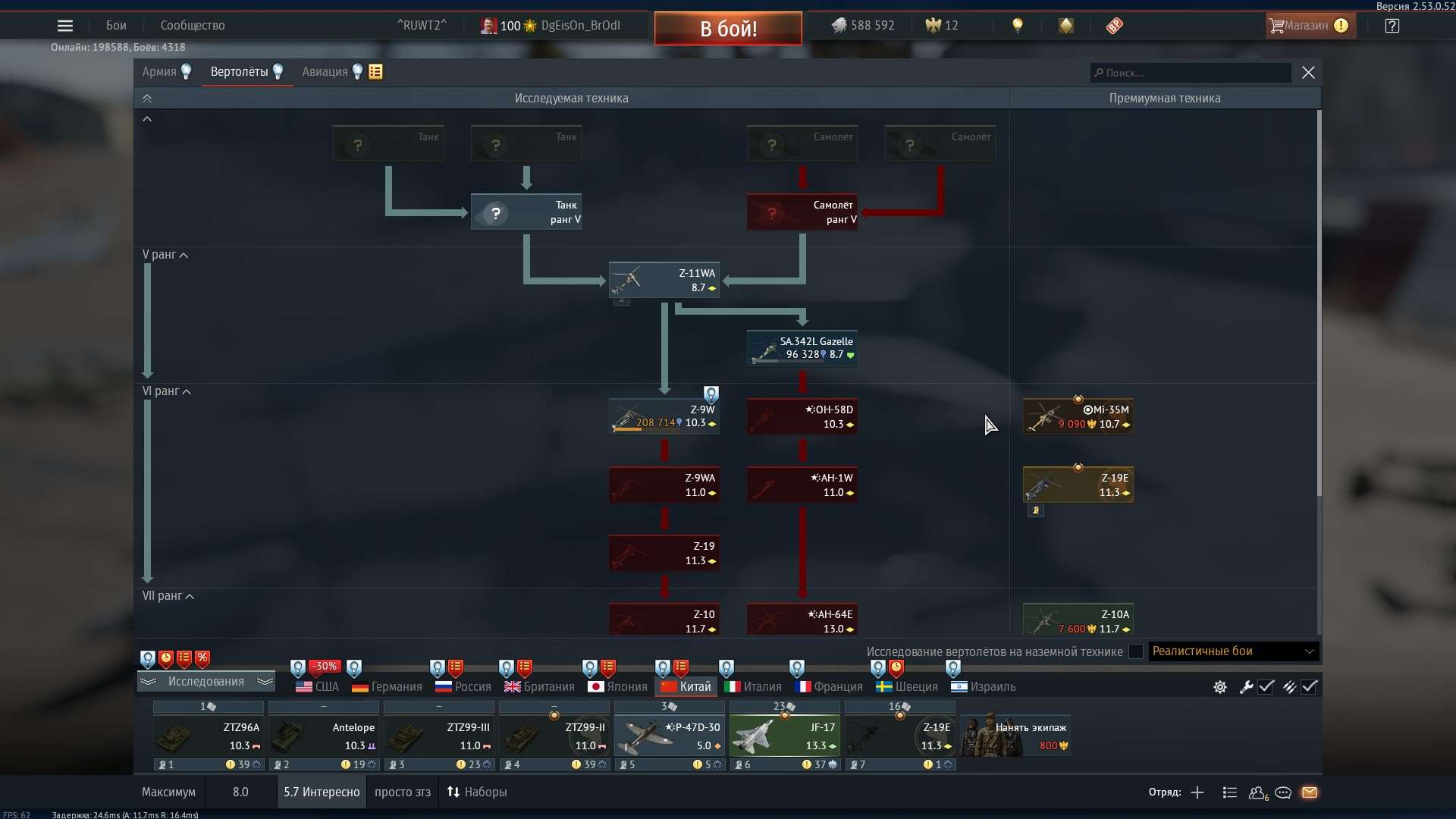Toggle the automatic repair checkbox next to wrench
The image size is (1456, 819).
1266,687
